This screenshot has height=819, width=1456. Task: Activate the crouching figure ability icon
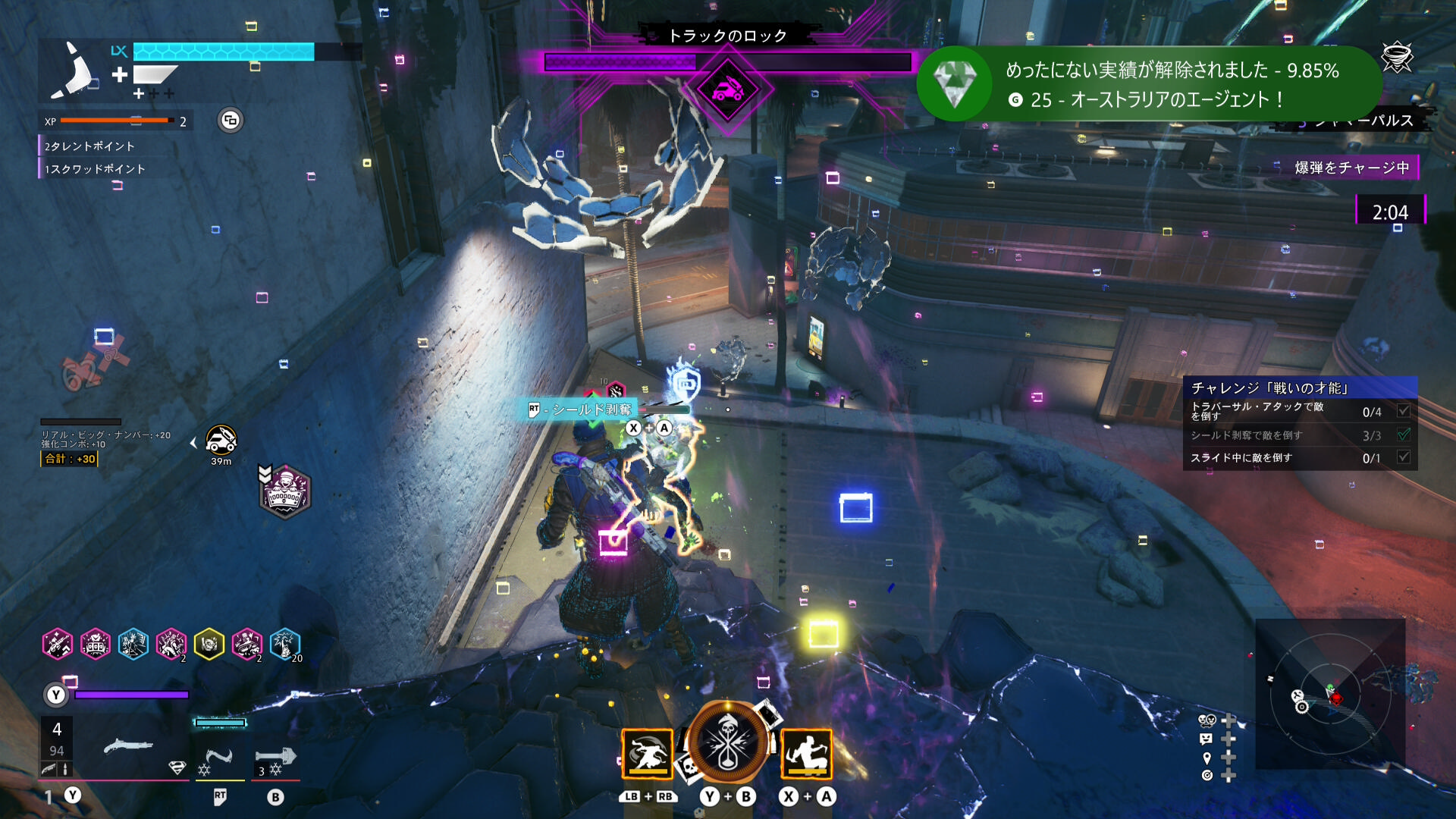point(806,754)
